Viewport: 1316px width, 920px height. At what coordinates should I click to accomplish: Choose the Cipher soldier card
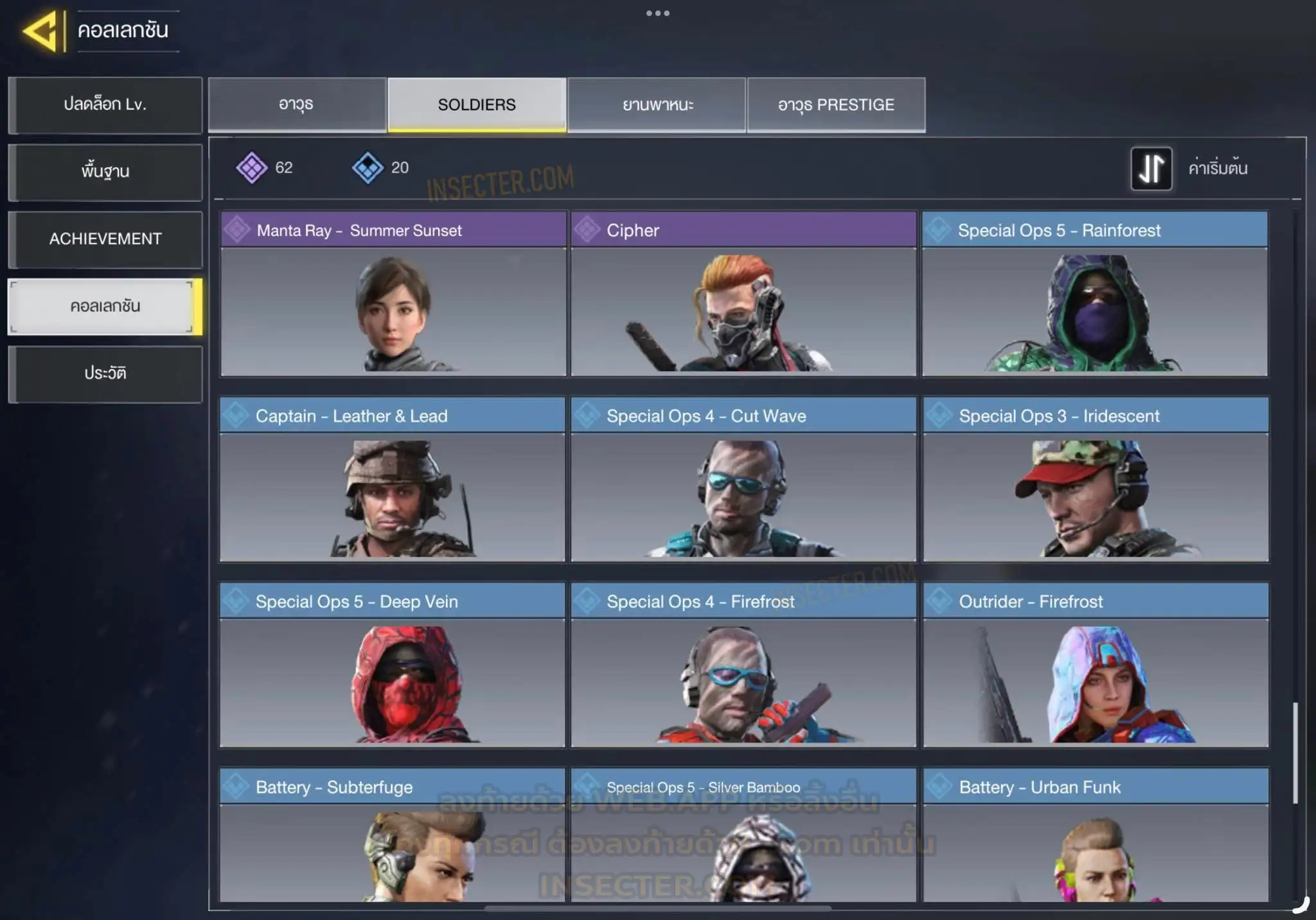(743, 294)
